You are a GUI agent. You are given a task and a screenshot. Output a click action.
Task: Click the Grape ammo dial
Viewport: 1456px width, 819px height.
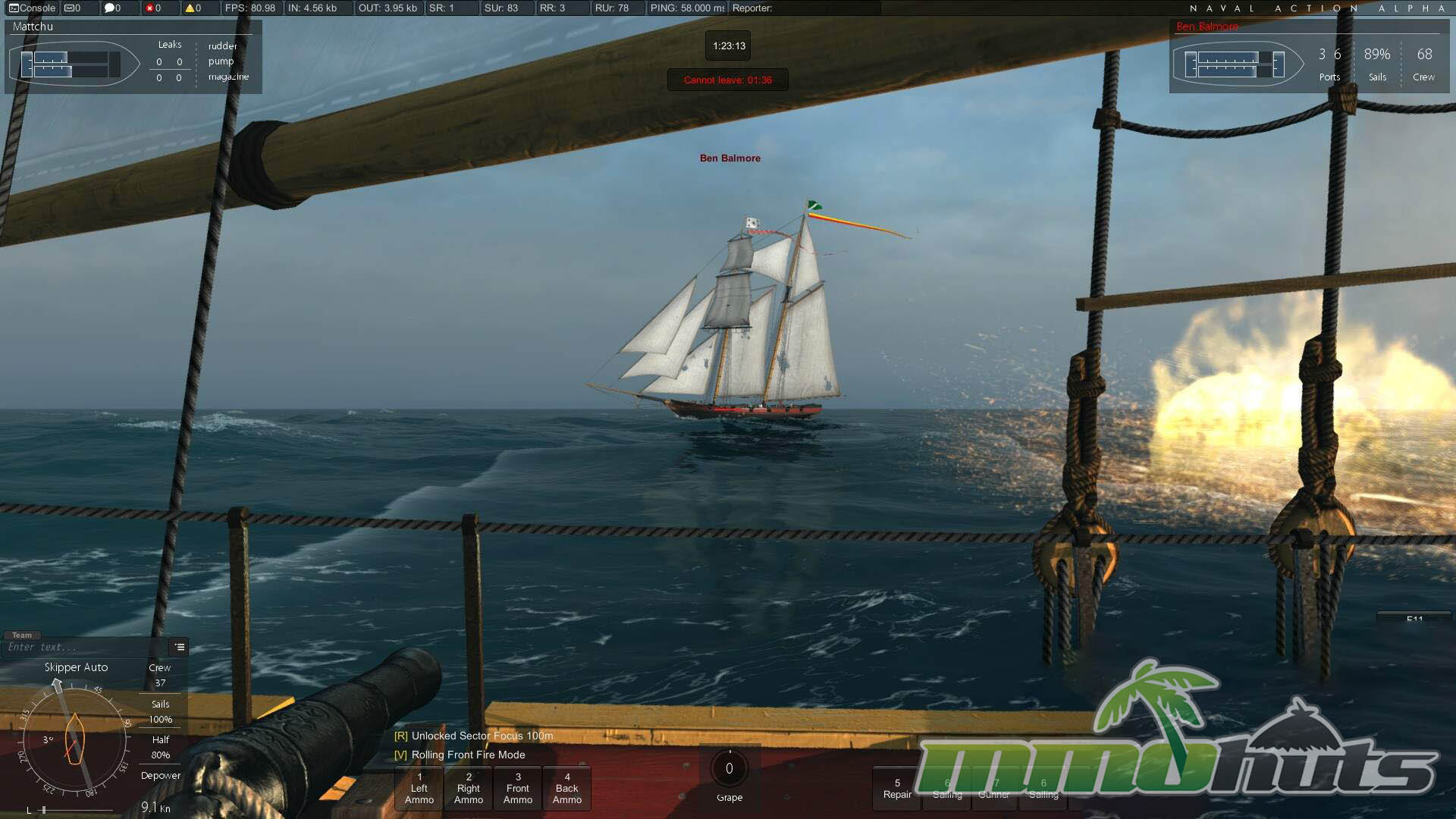(x=729, y=769)
